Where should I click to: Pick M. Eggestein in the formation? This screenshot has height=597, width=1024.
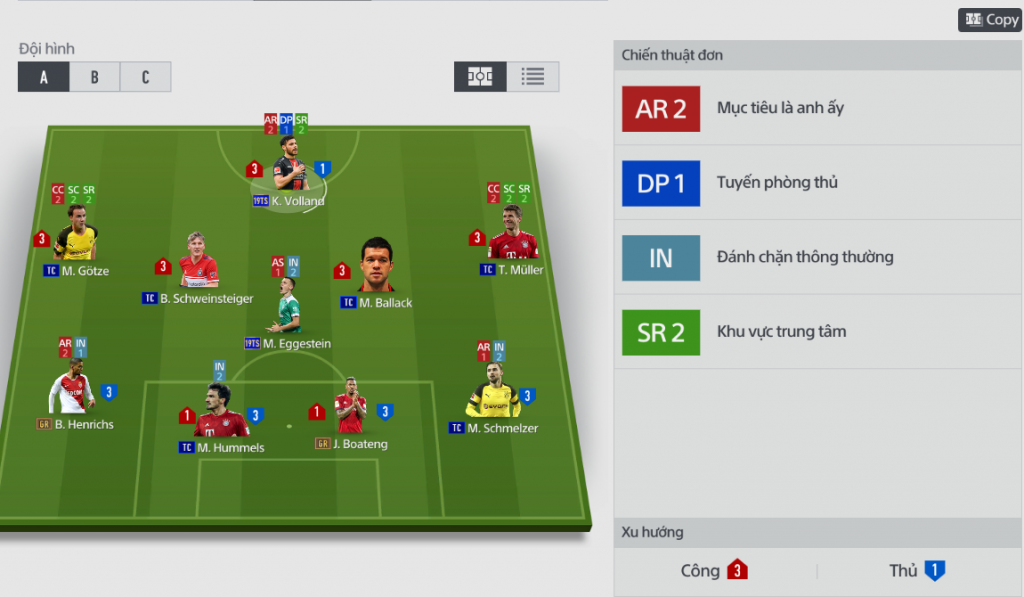point(288,311)
